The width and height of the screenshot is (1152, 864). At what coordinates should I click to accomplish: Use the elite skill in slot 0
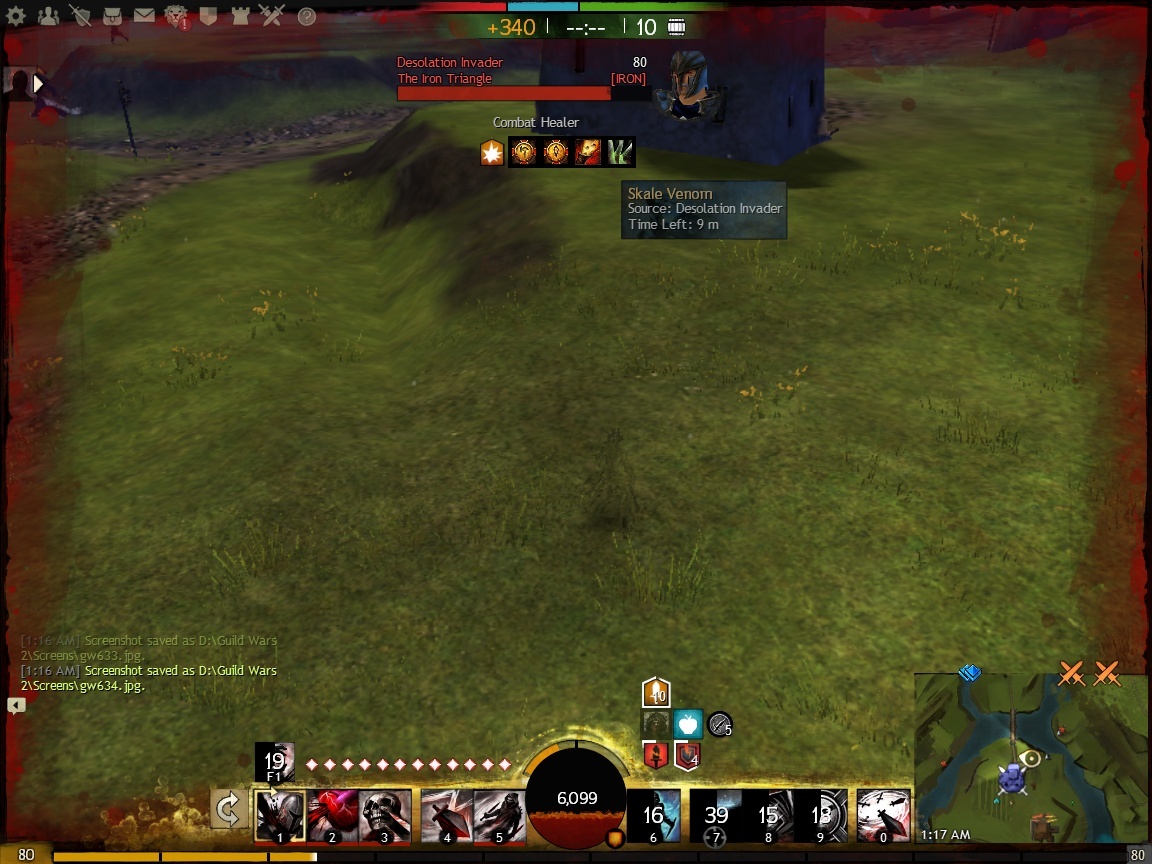(x=883, y=814)
